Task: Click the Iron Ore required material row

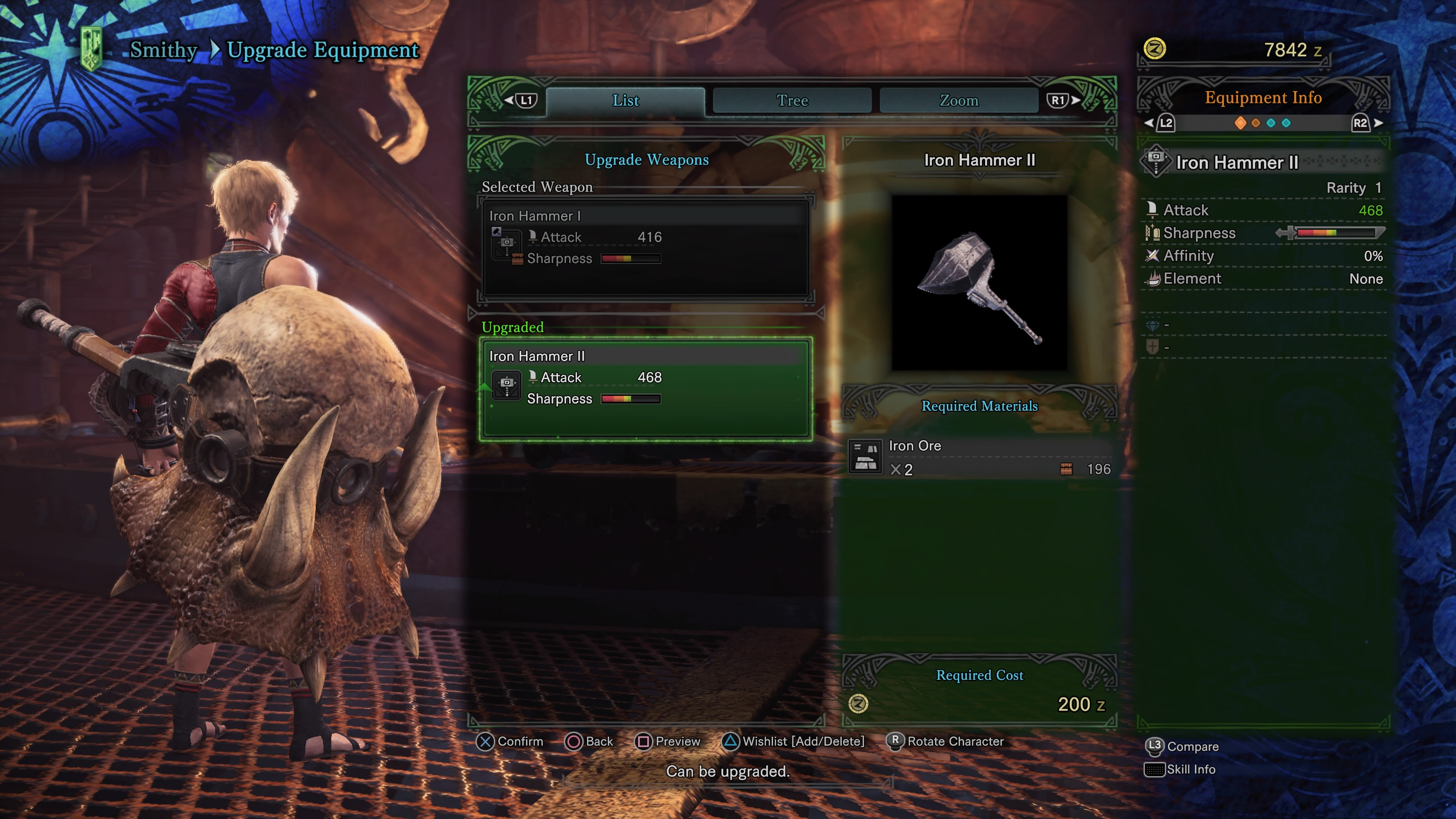Action: pos(979,457)
